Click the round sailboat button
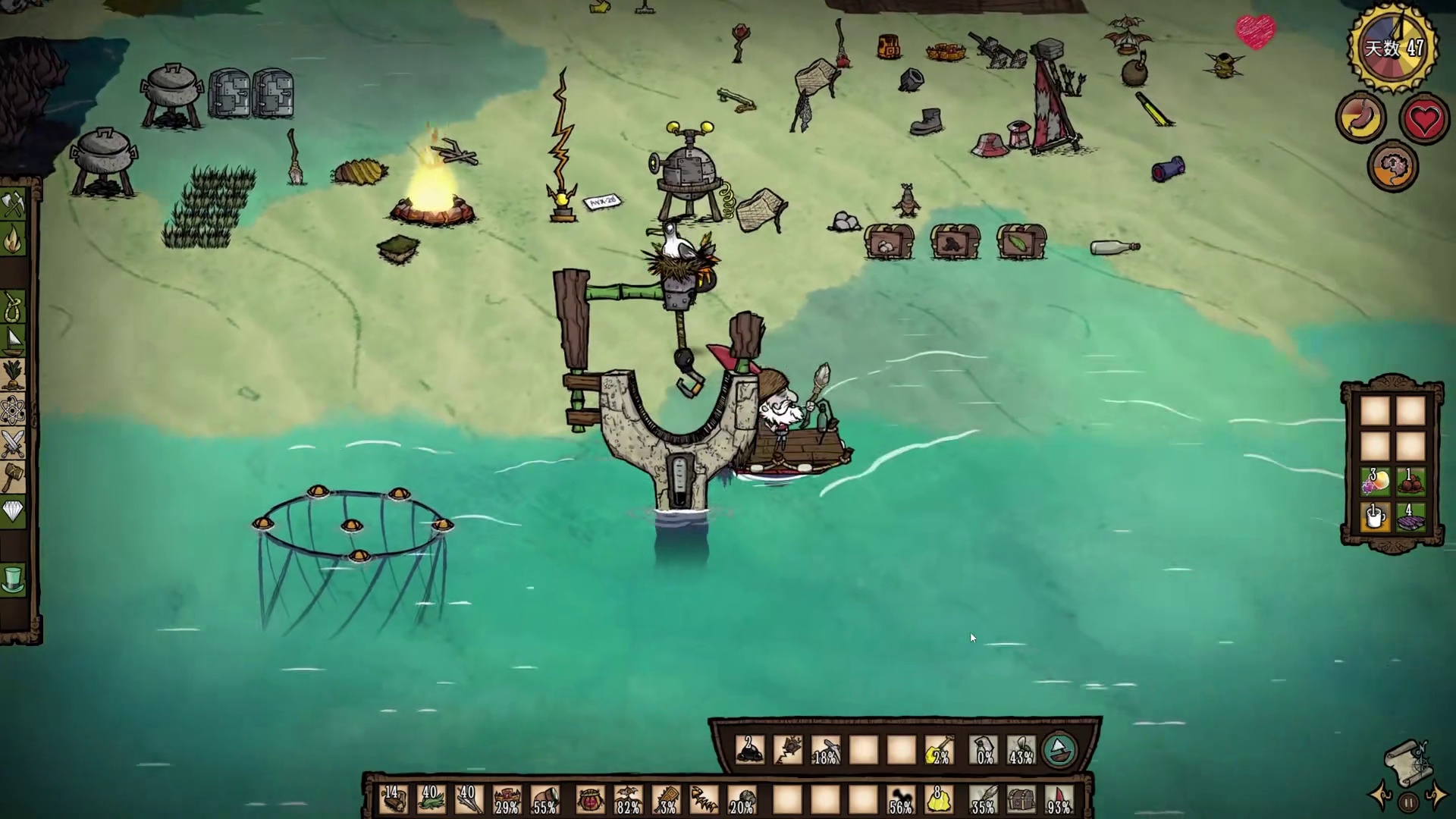This screenshot has width=1456, height=819. pos(1059,750)
